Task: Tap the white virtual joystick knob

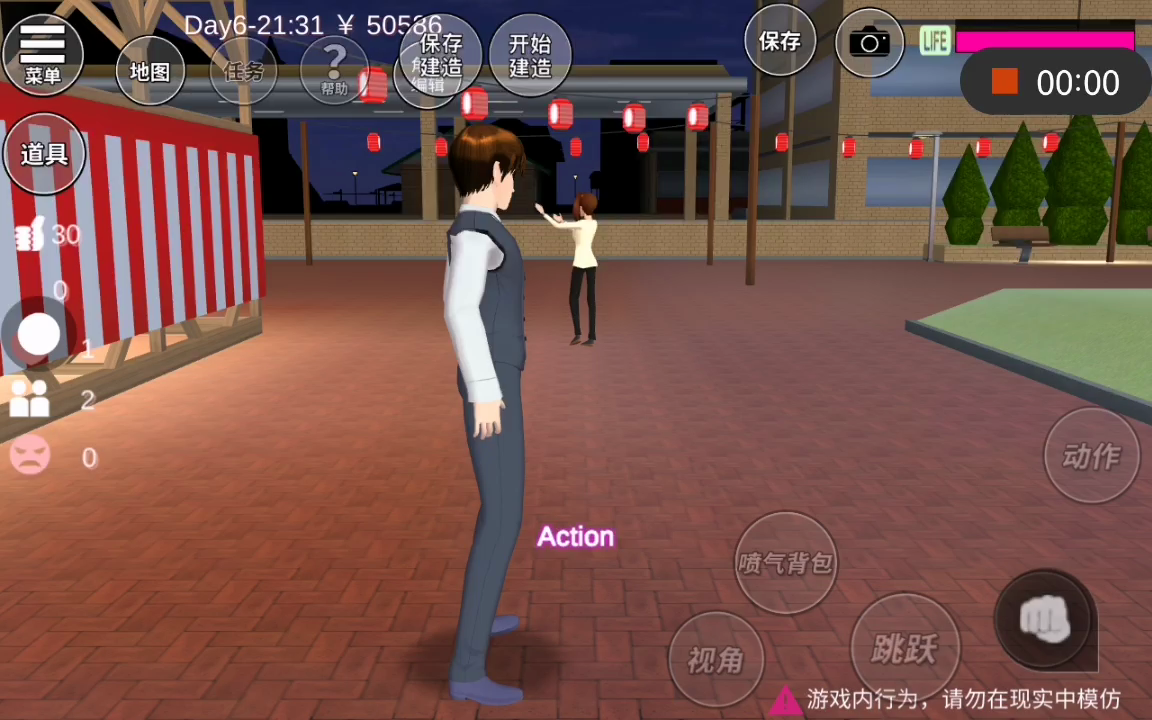Action: [39, 334]
